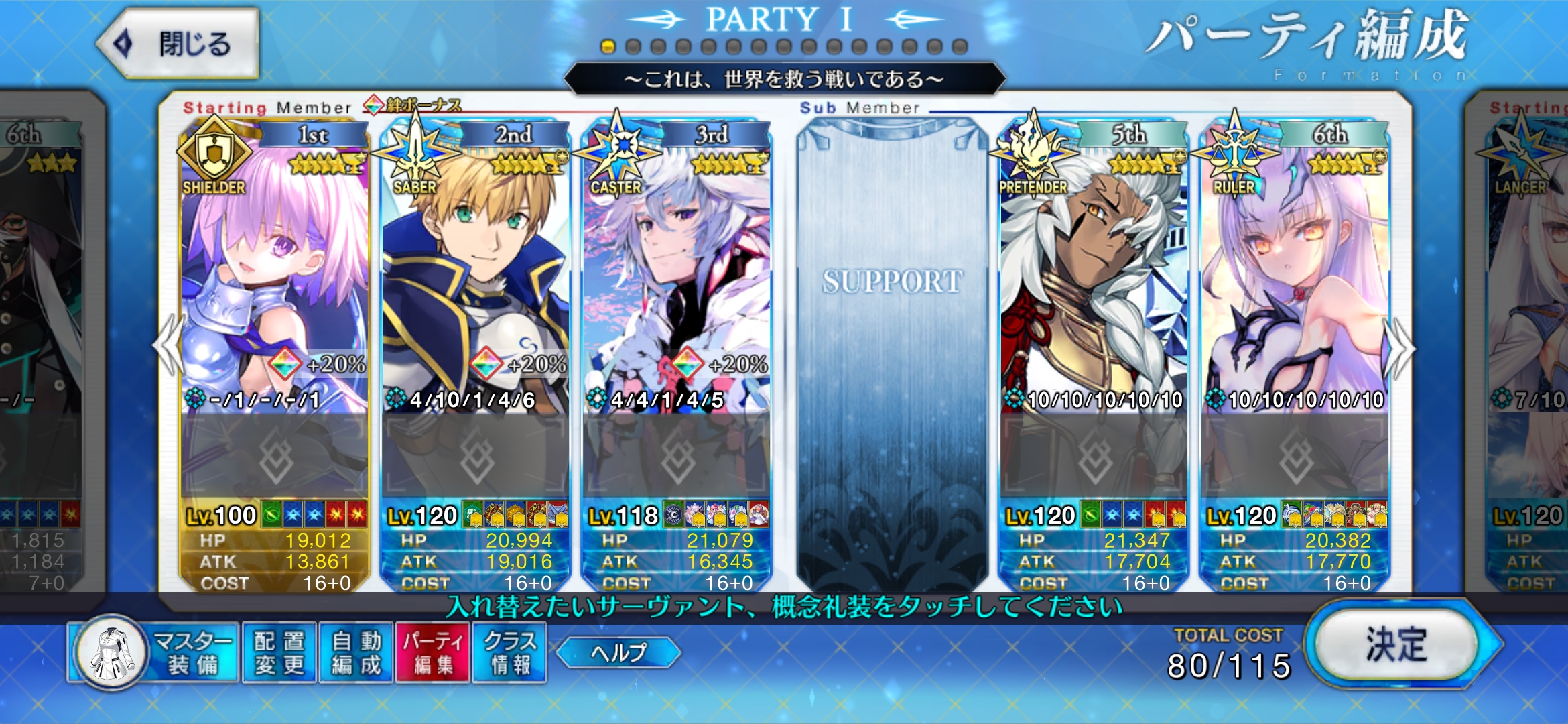This screenshot has height=724, width=1568.
Task: Open the ヘルプ help button
Action: [618, 652]
